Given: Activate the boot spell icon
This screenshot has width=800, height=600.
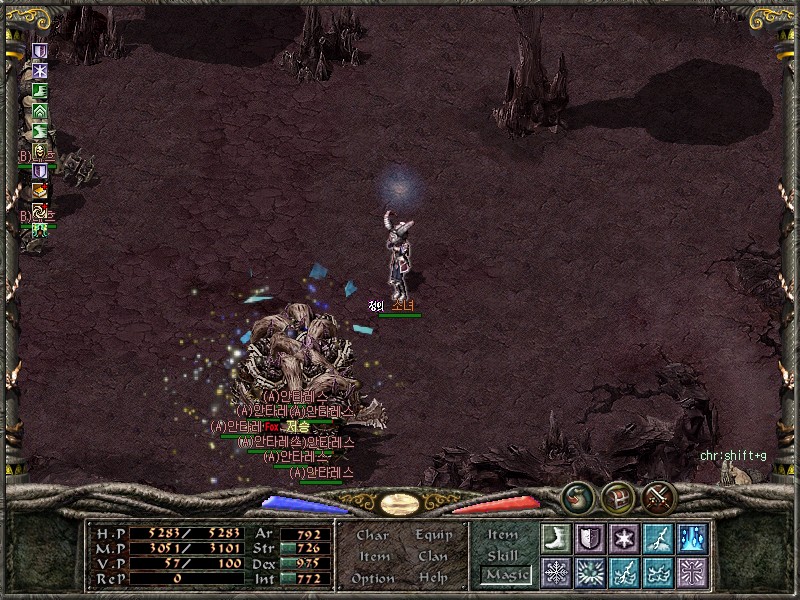Looking at the screenshot, I should click(556, 537).
